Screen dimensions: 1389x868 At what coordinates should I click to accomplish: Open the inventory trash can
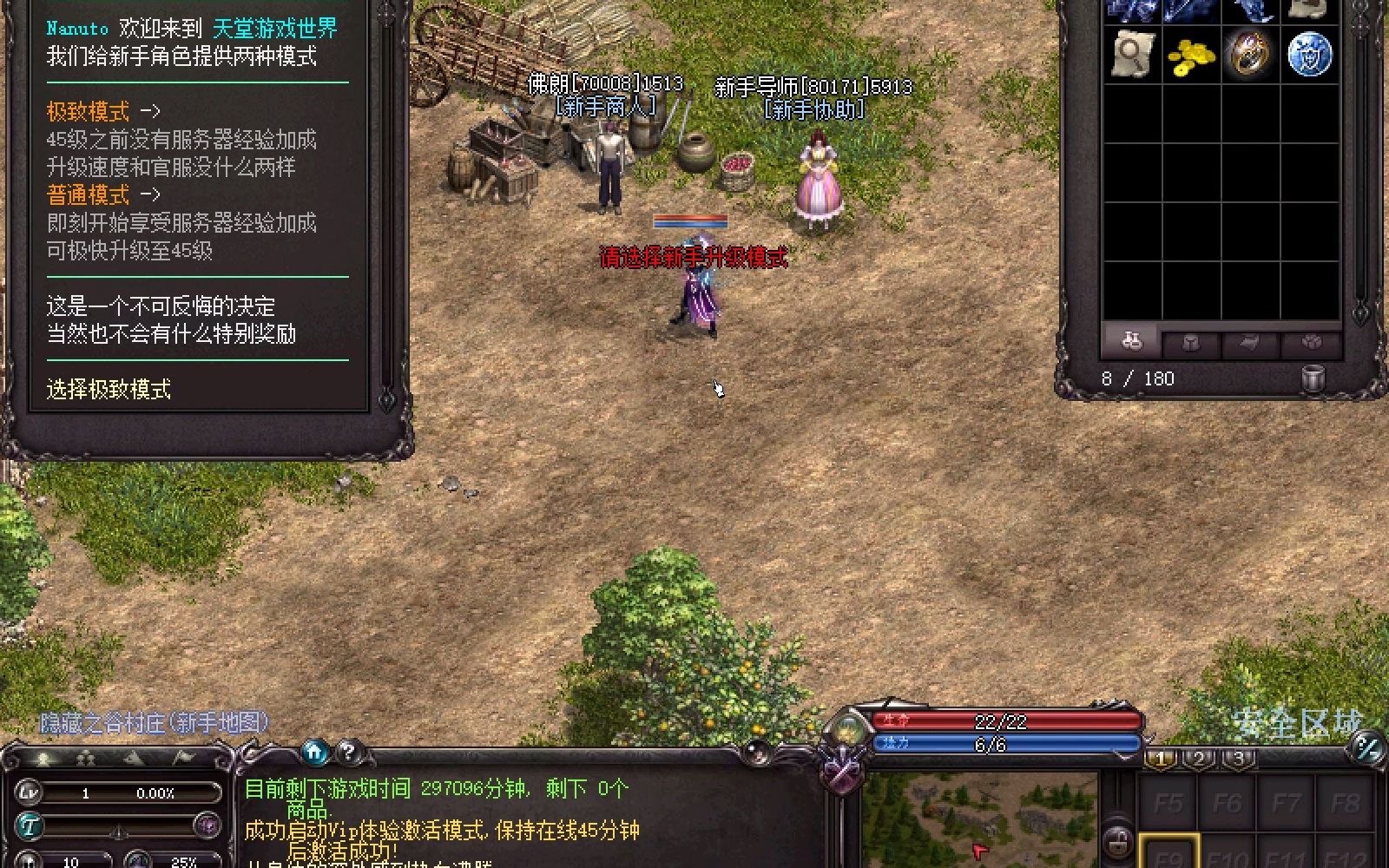tap(1313, 379)
